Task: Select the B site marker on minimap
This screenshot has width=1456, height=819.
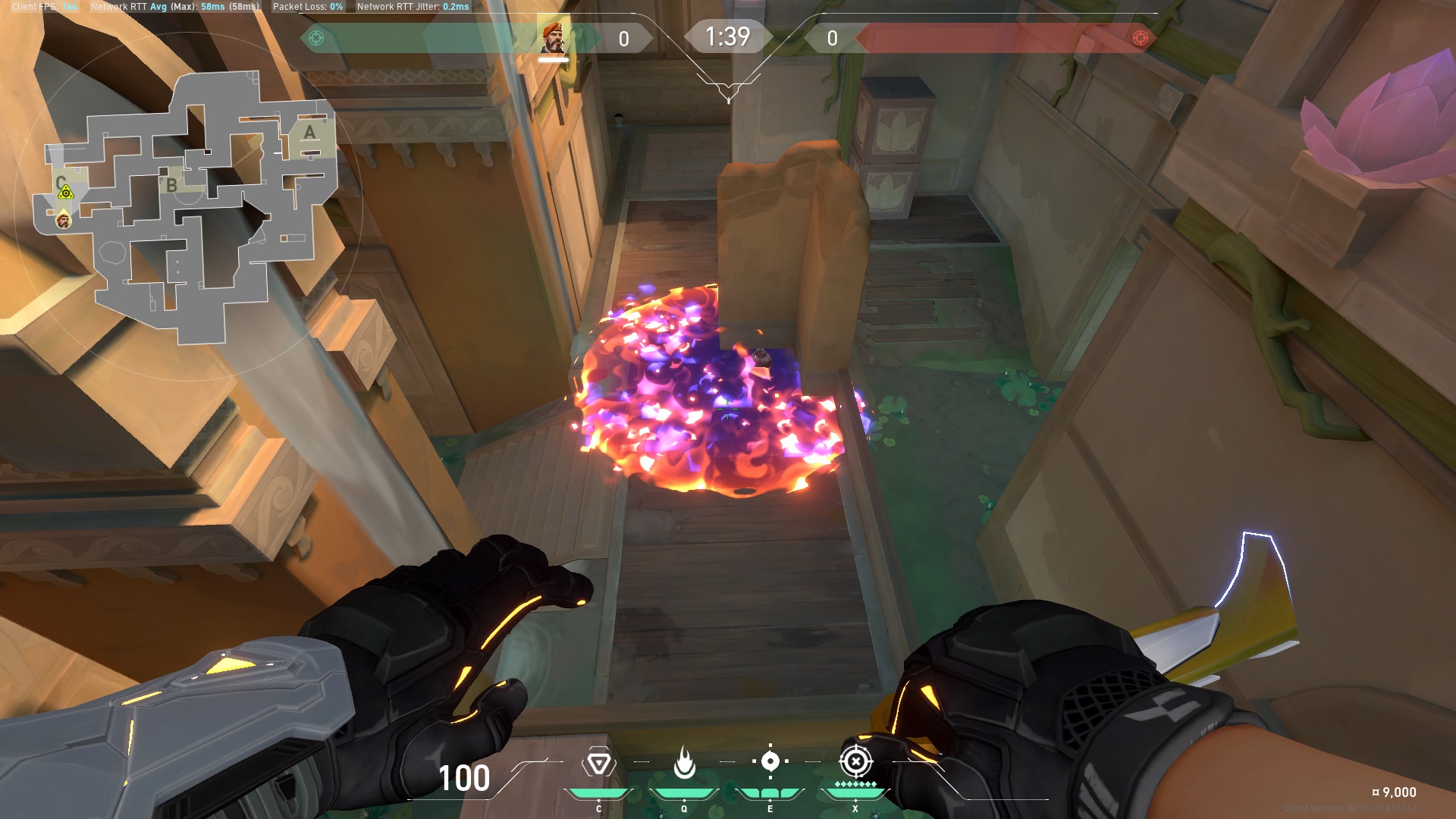Action: pos(172,185)
